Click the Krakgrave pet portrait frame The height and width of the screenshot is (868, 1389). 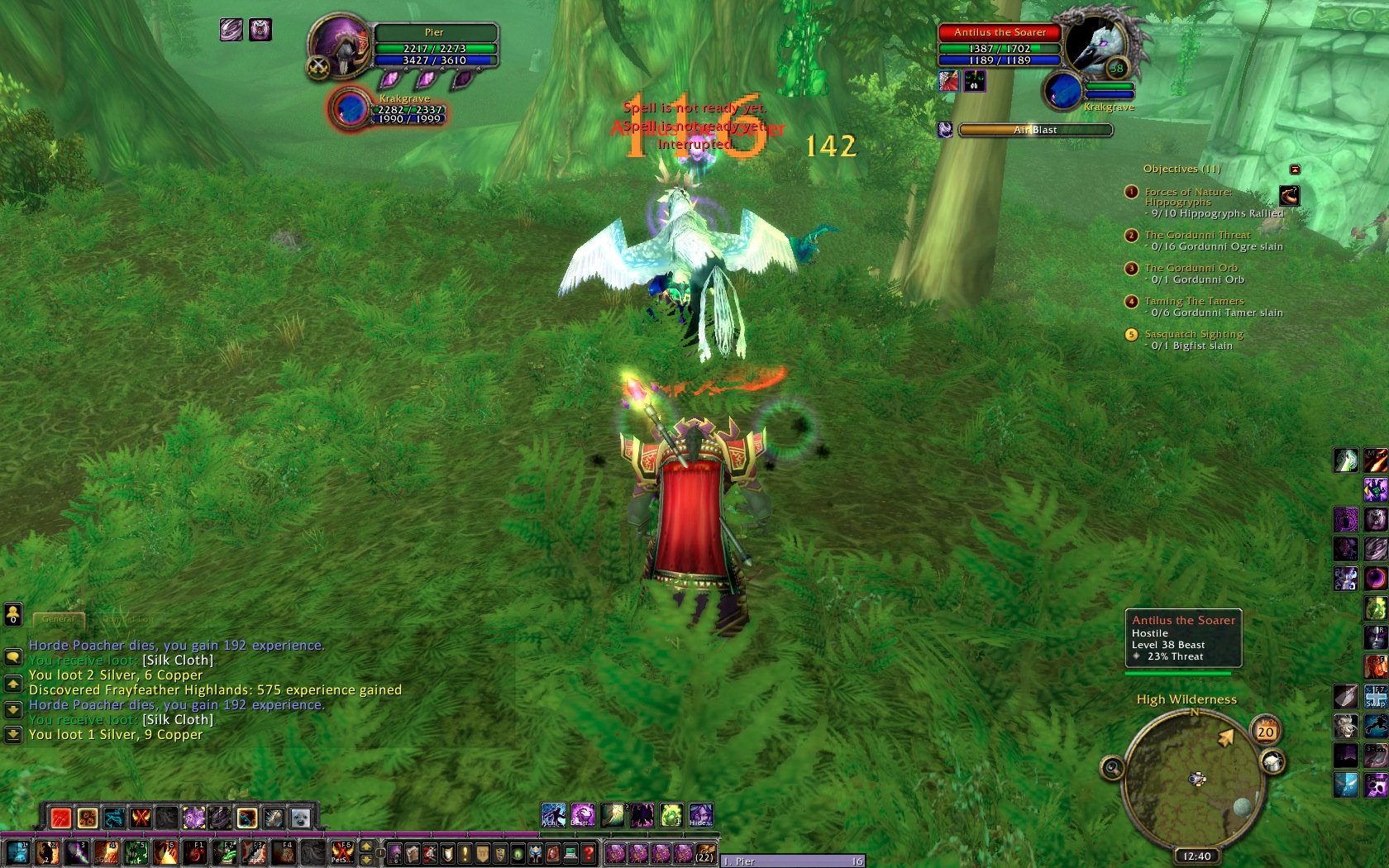click(351, 109)
